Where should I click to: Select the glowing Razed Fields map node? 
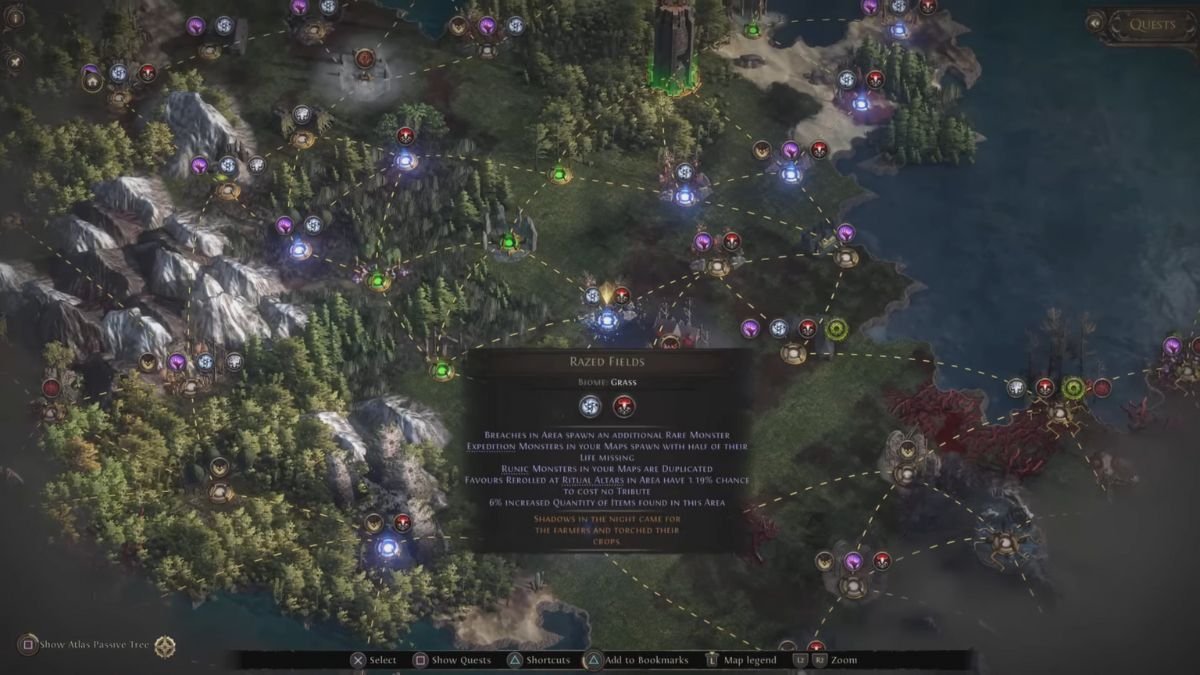[607, 320]
